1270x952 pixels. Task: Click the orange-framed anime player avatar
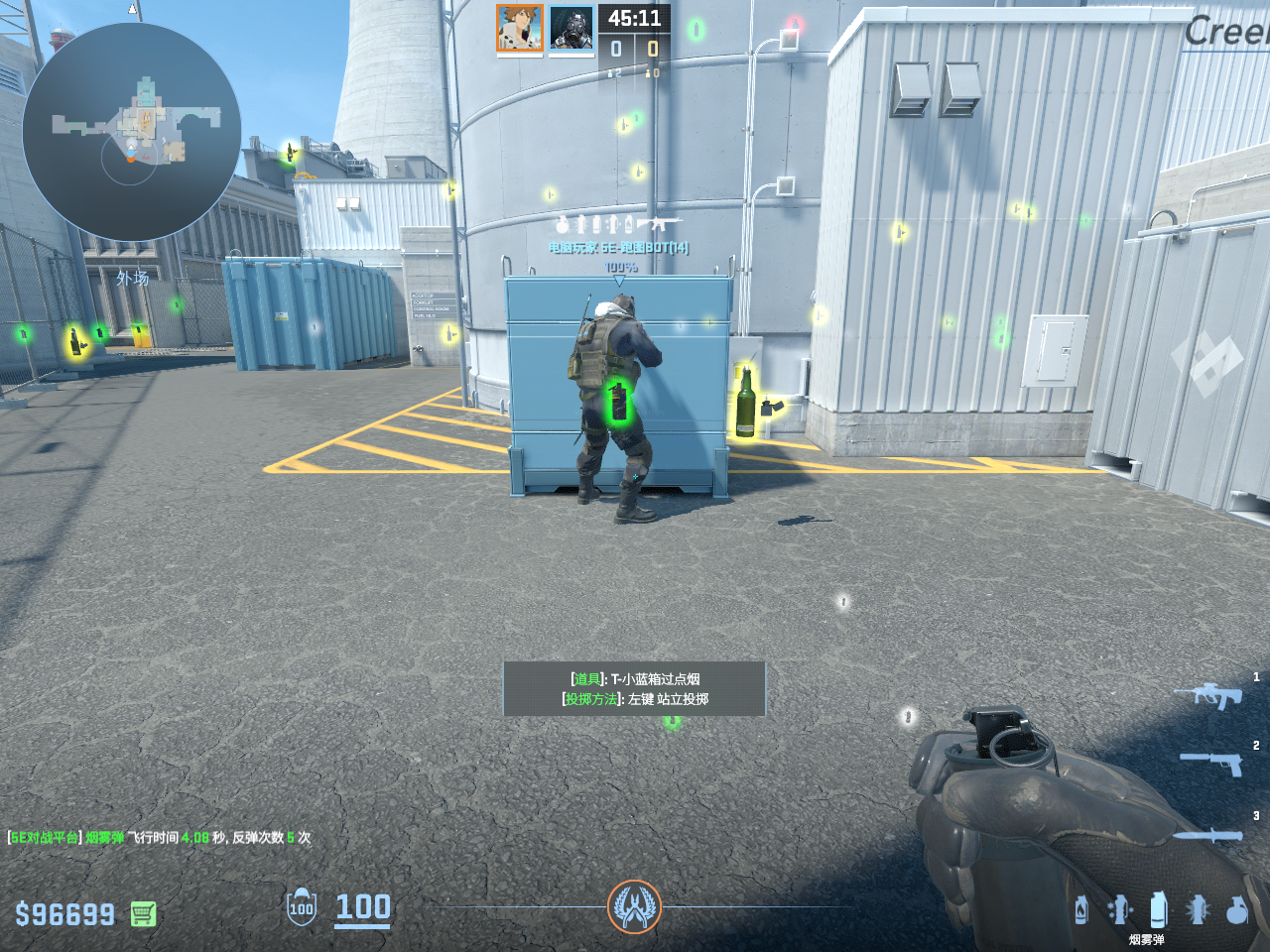click(x=520, y=29)
